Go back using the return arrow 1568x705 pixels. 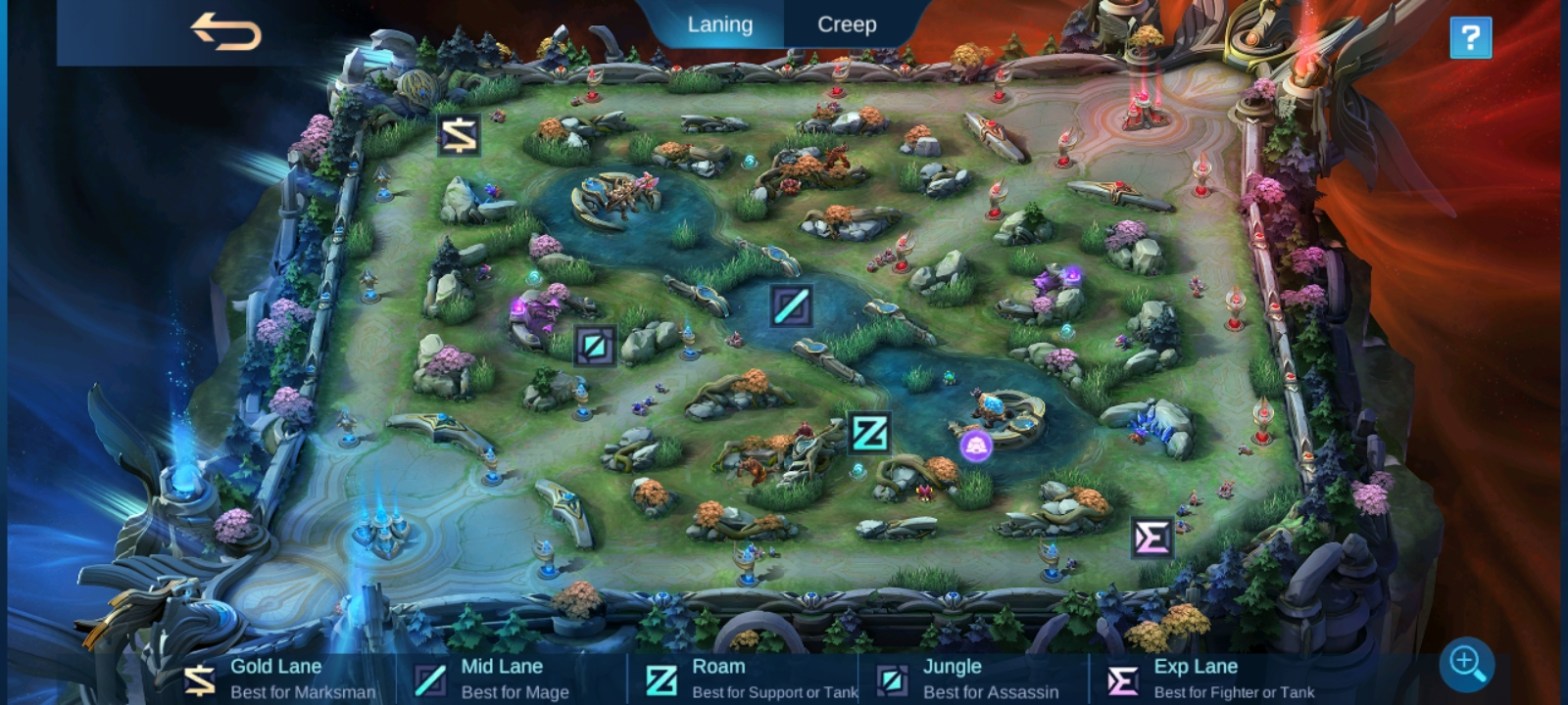click(226, 32)
